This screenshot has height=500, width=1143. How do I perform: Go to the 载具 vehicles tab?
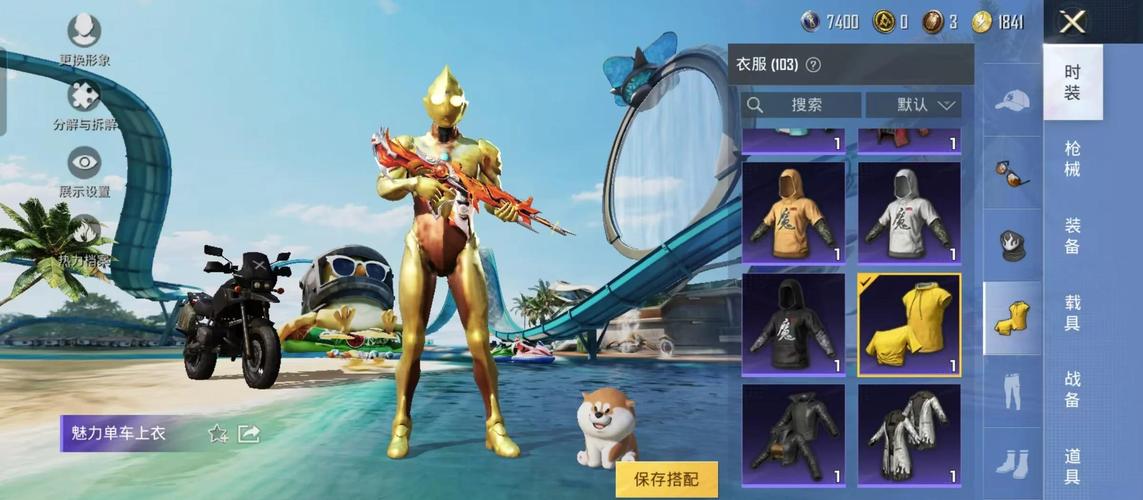pyautogui.click(x=1072, y=312)
